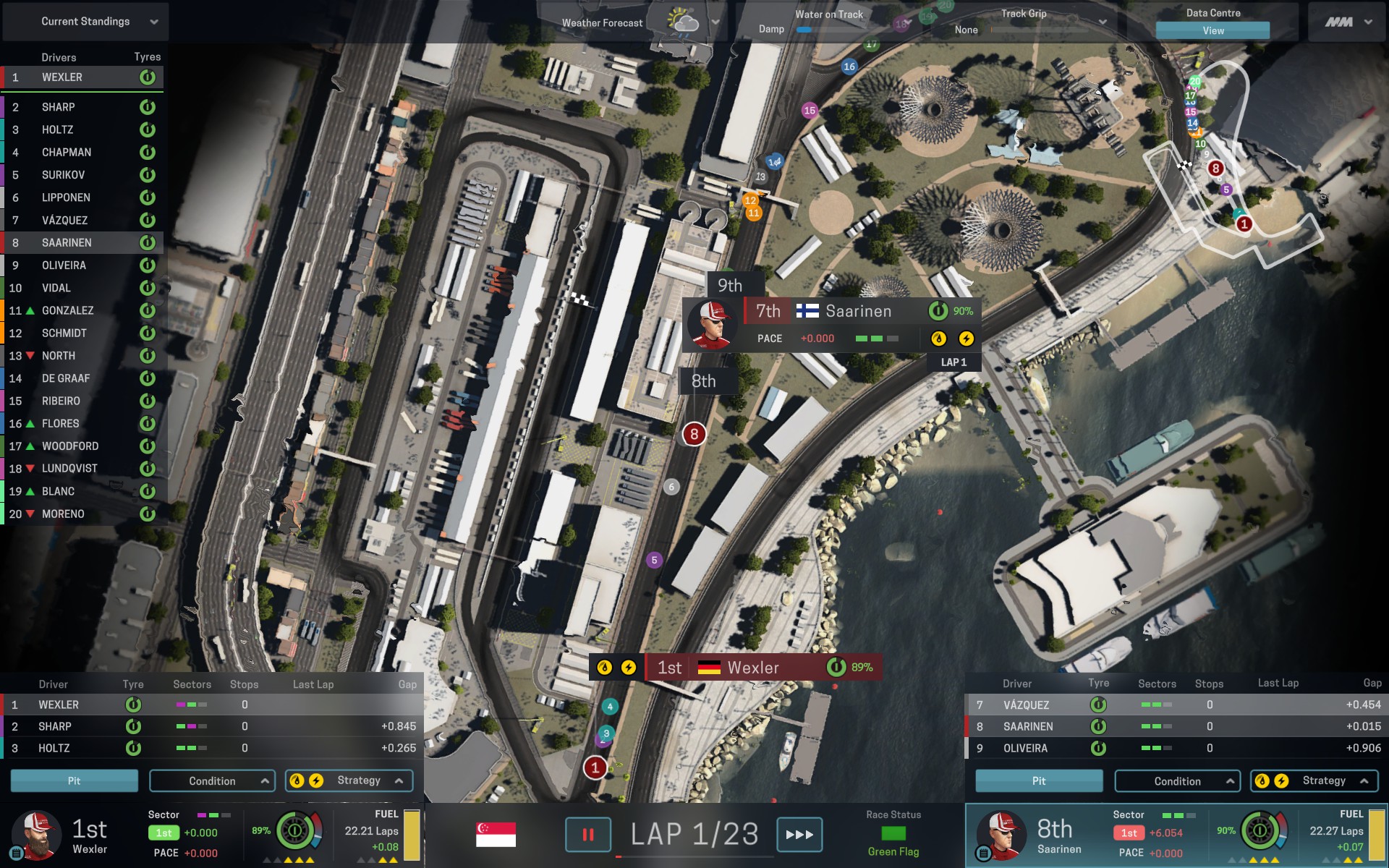The image size is (1389, 868).
Task: Open Saarinen's Condition dropdown
Action: (1177, 781)
